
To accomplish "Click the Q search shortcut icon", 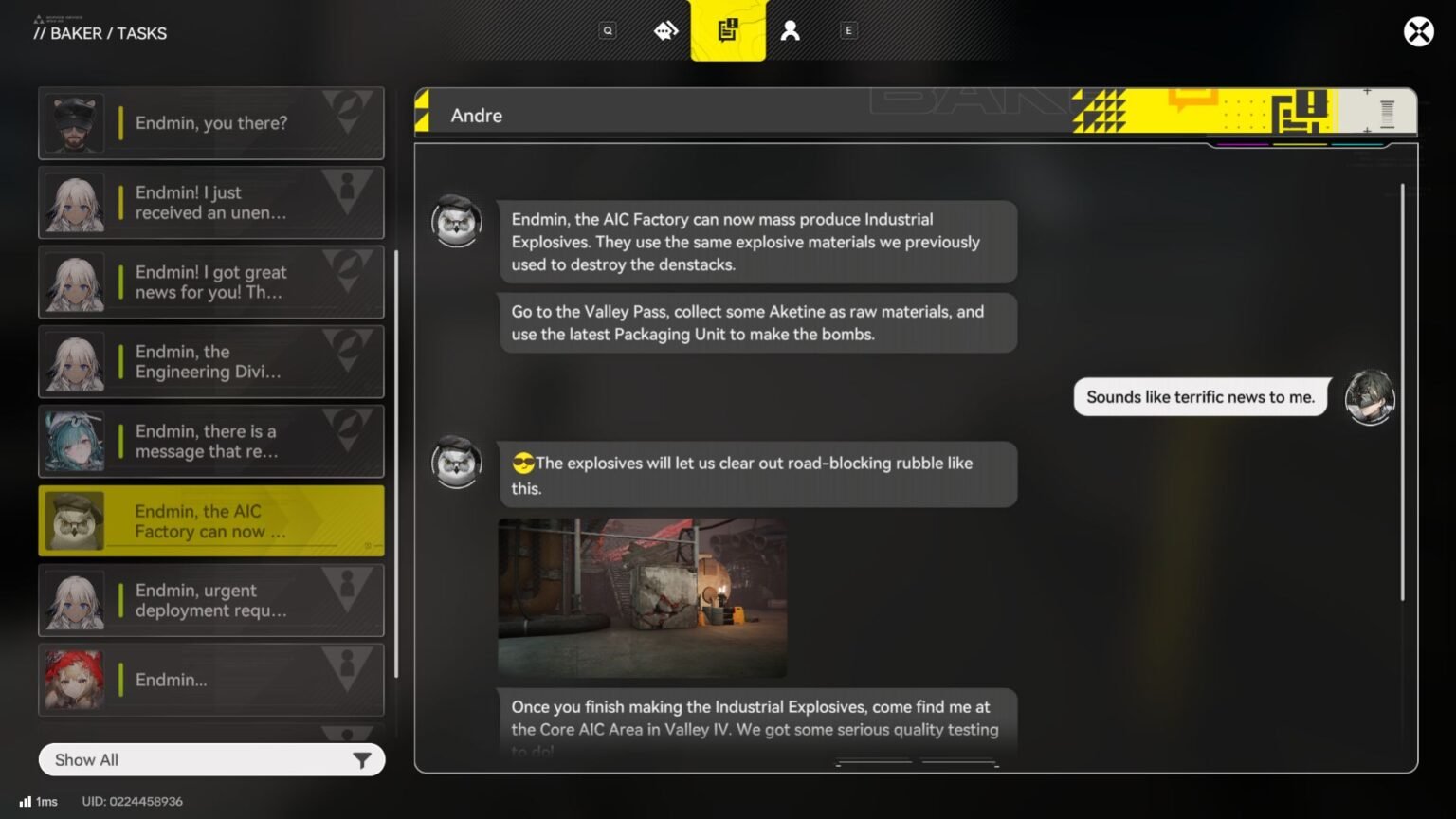I will (608, 29).
